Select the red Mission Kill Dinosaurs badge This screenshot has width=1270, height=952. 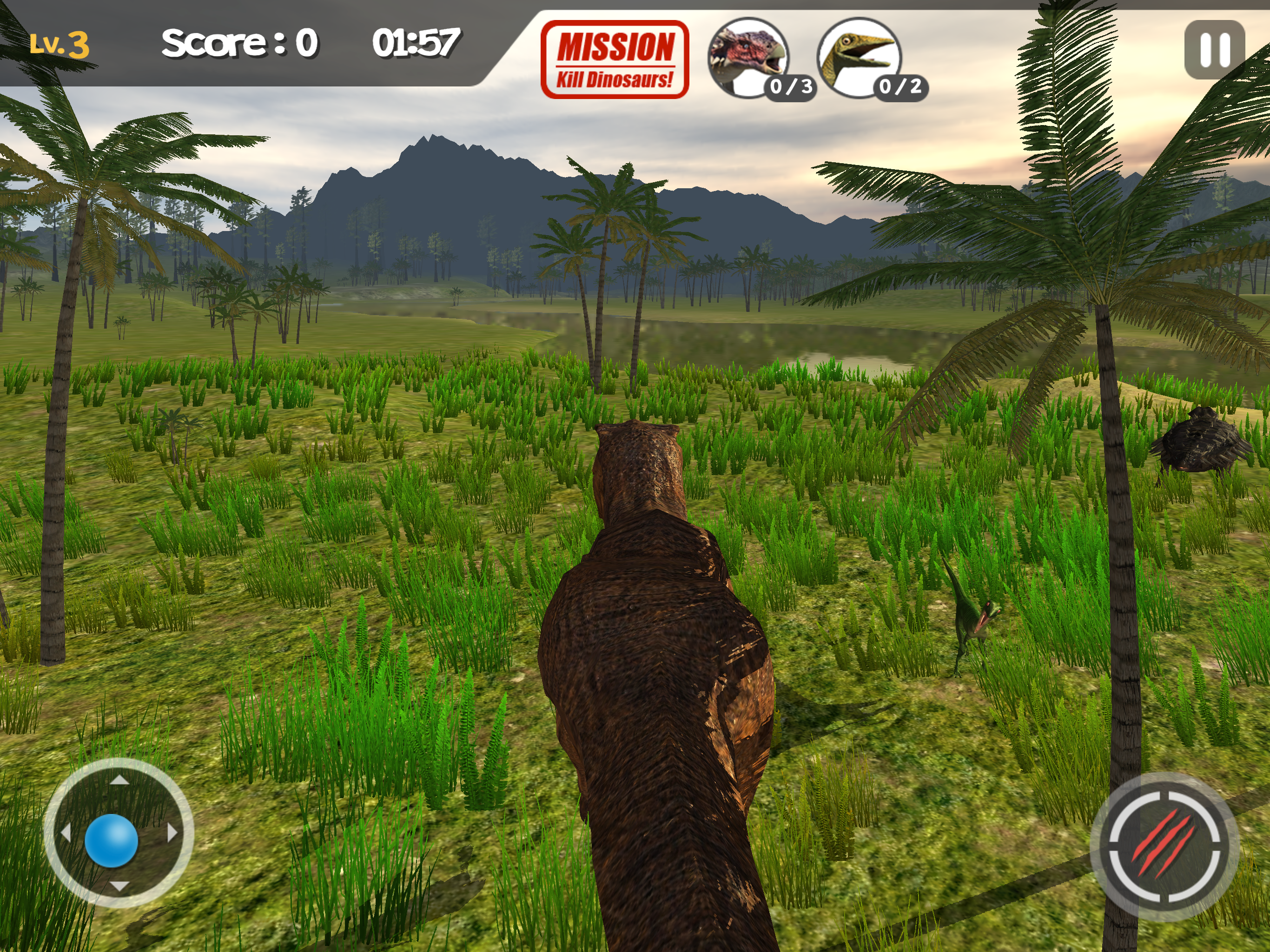pos(615,59)
